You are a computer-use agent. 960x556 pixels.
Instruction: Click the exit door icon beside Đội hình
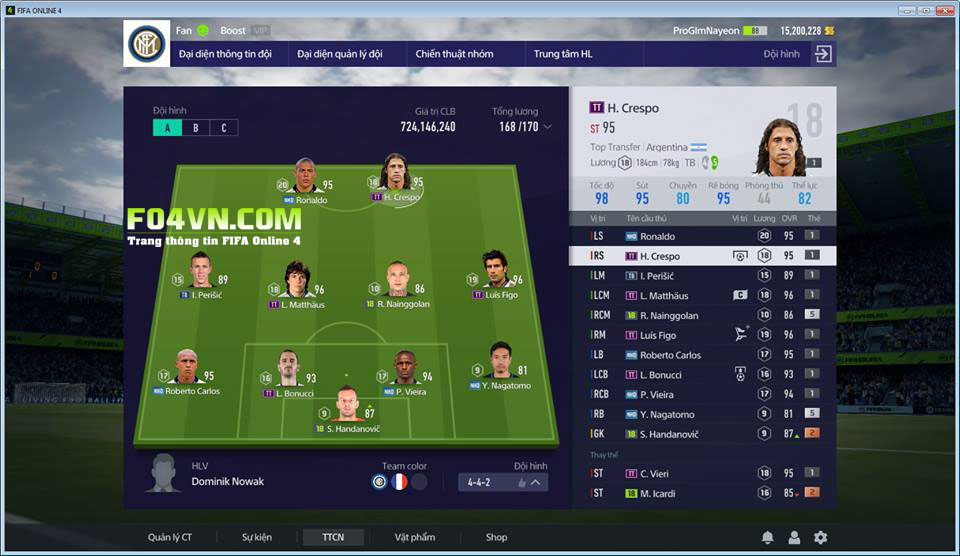coord(823,54)
